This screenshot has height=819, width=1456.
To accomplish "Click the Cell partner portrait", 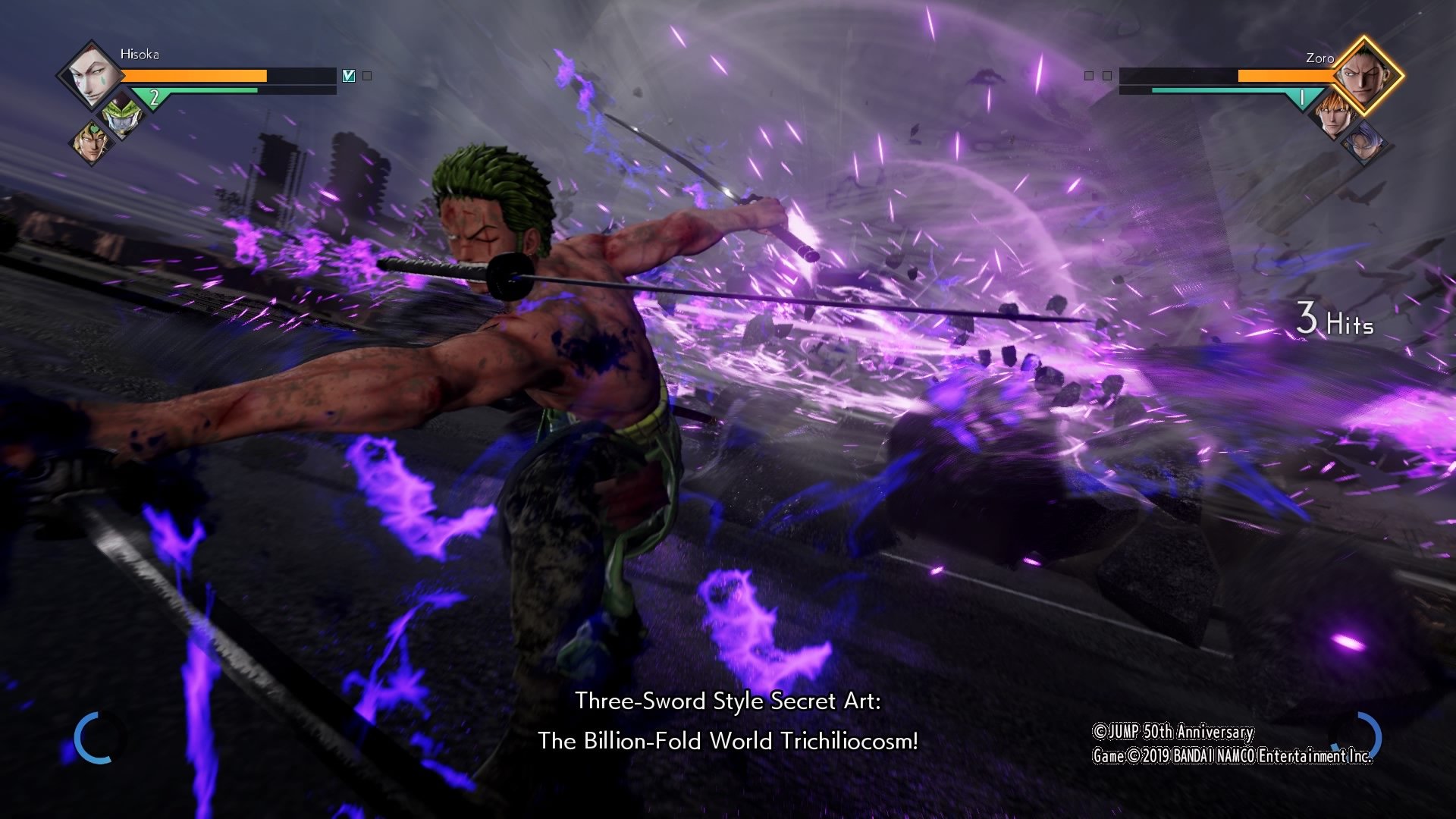I will 121,115.
